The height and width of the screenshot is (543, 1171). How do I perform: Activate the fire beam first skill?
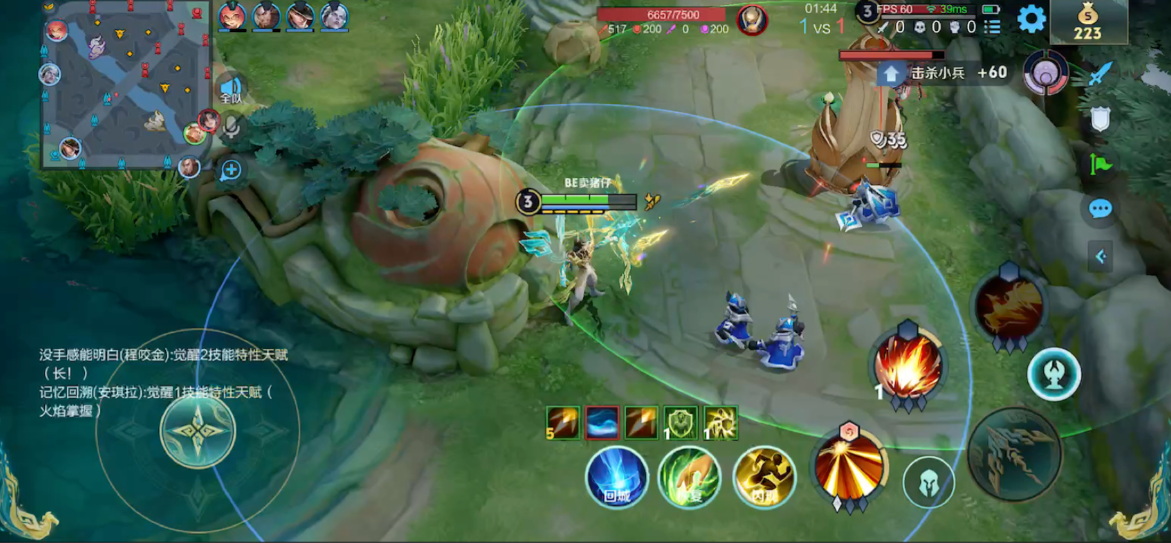point(850,465)
